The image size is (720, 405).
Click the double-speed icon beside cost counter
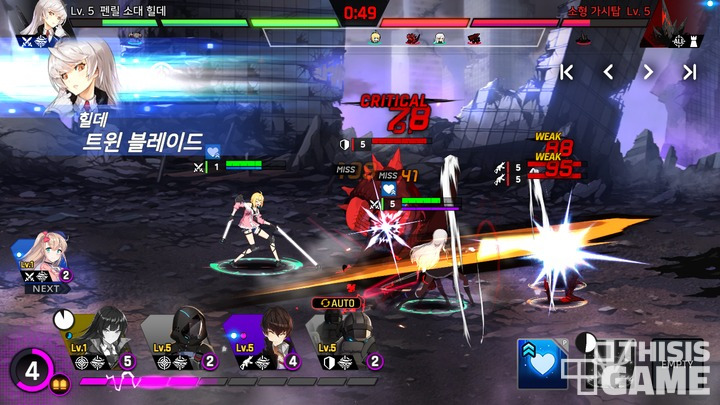(x=60, y=383)
